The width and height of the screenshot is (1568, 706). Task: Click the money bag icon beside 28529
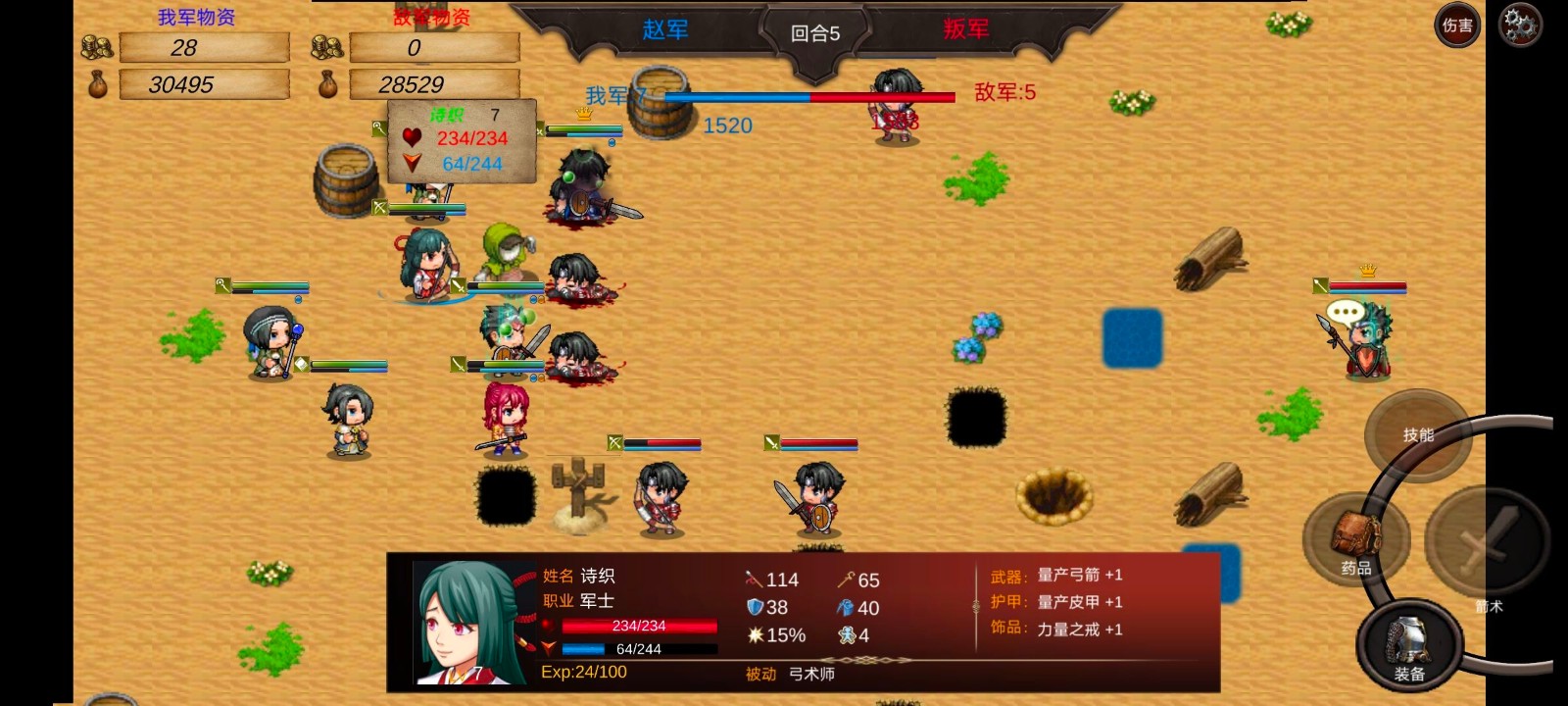tap(327, 84)
